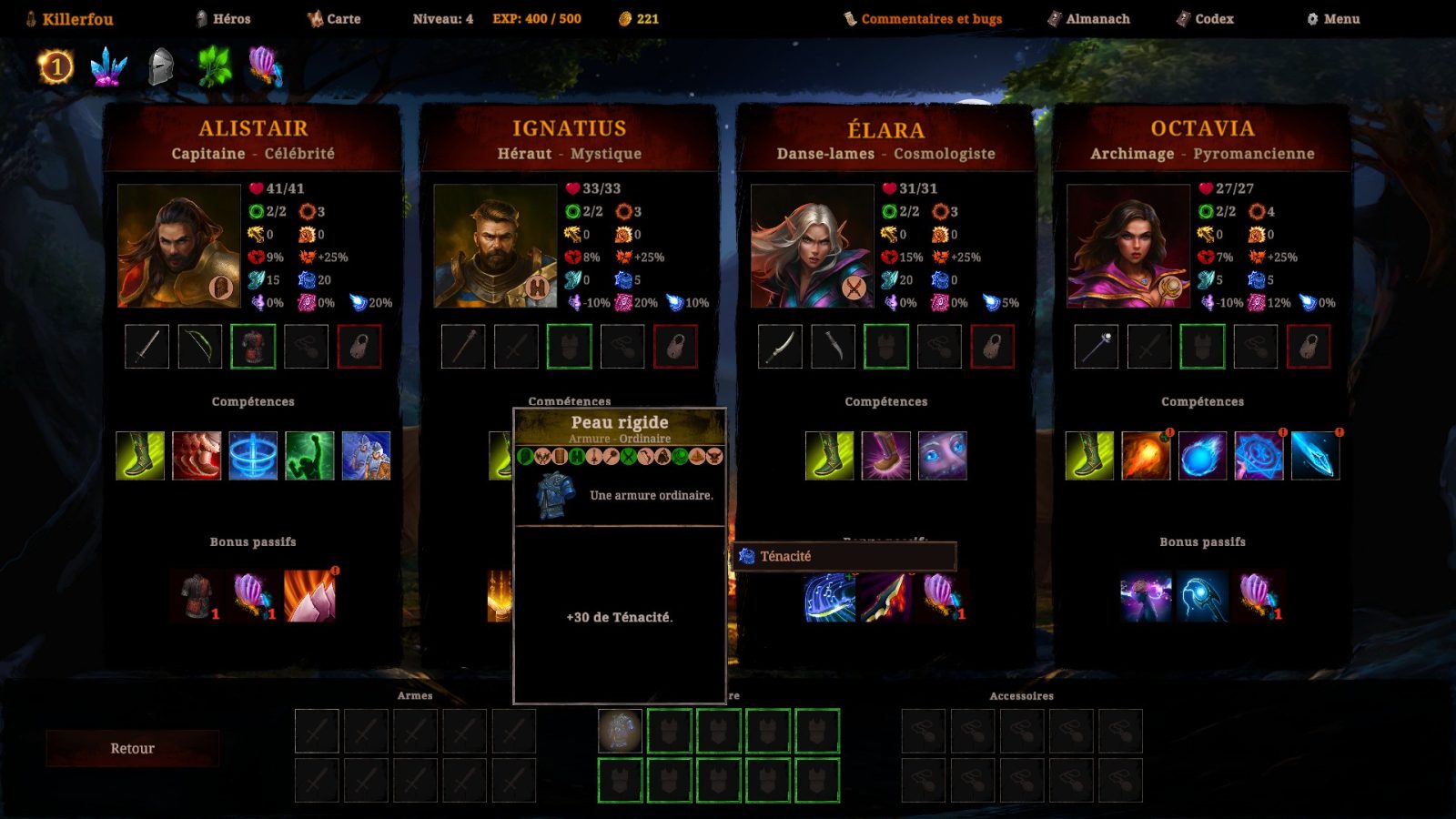Select Ignatius's mace weapon slot
The height and width of the screenshot is (819, 1456).
(463, 347)
